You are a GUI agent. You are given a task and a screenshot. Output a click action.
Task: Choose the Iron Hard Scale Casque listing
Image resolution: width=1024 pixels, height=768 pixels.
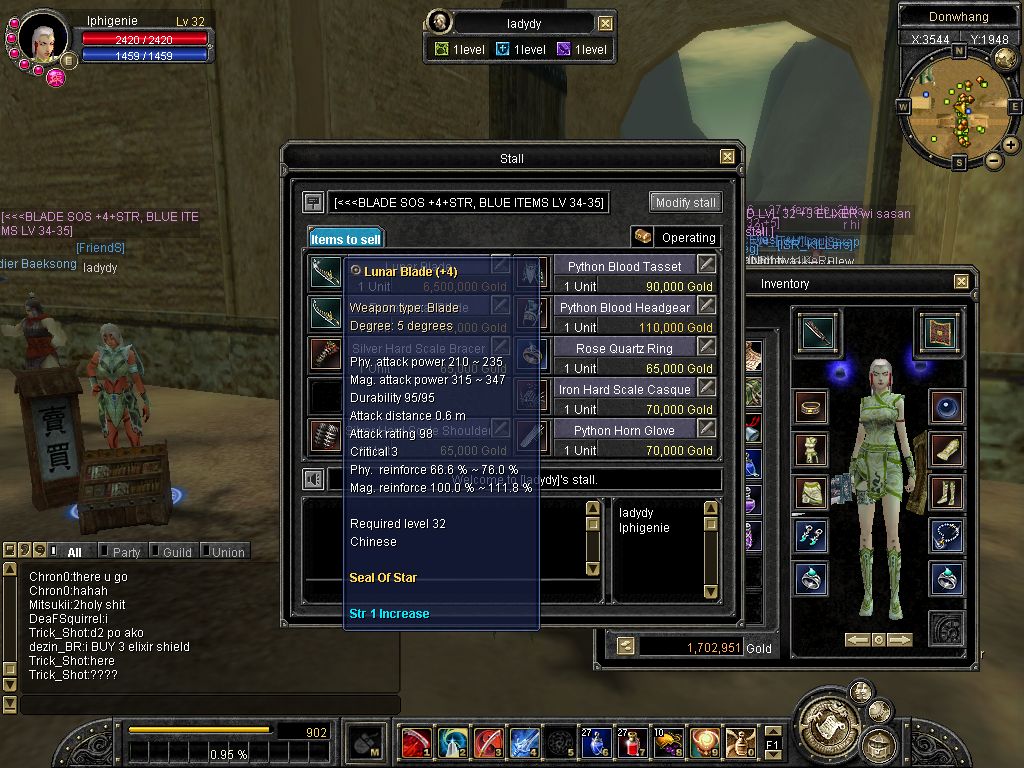click(x=624, y=389)
